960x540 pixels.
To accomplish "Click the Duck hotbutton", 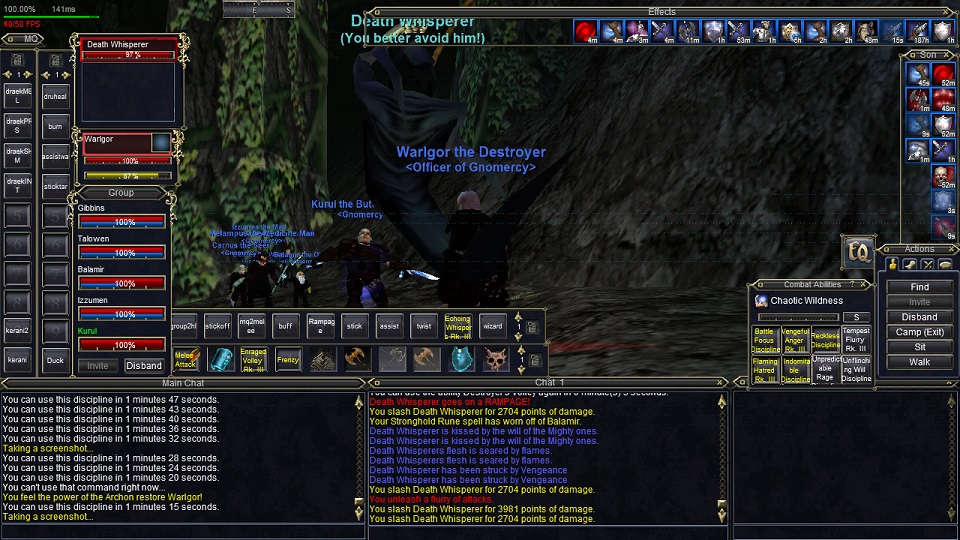I will tap(55, 360).
